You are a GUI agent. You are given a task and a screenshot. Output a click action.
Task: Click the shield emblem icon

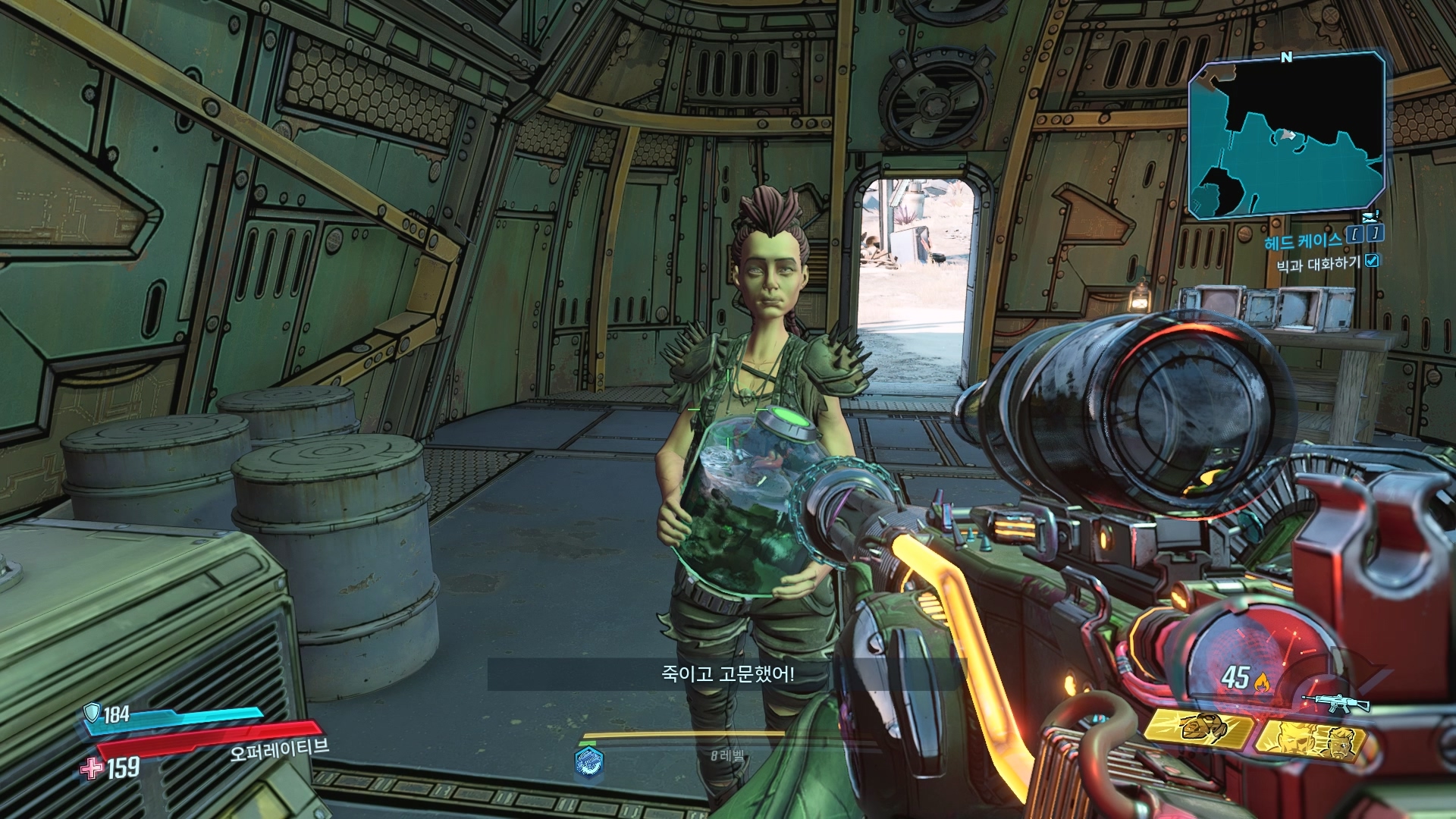point(93,712)
